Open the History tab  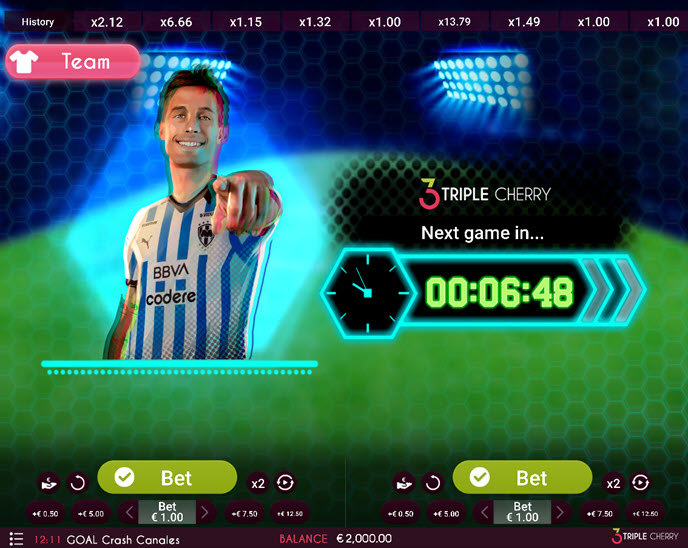pos(37,21)
